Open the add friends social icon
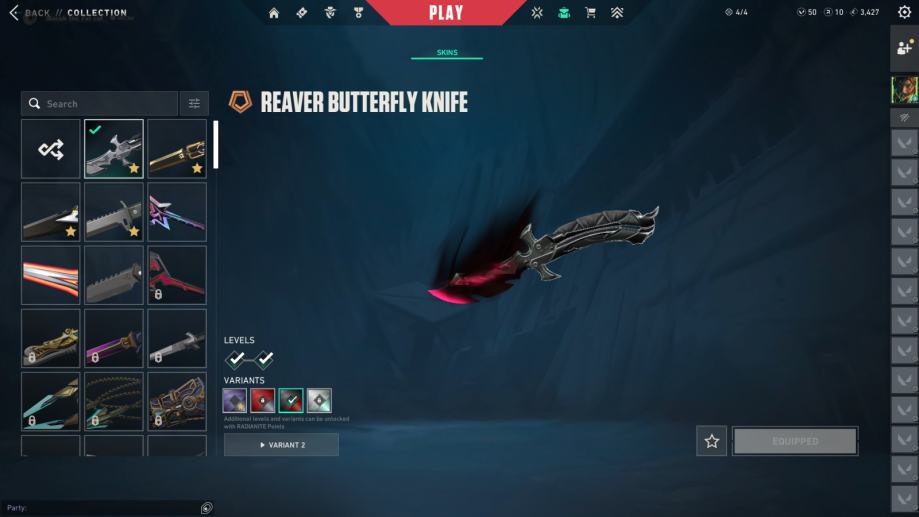Screen dimensions: 919x517 pyautogui.click(x=904, y=47)
